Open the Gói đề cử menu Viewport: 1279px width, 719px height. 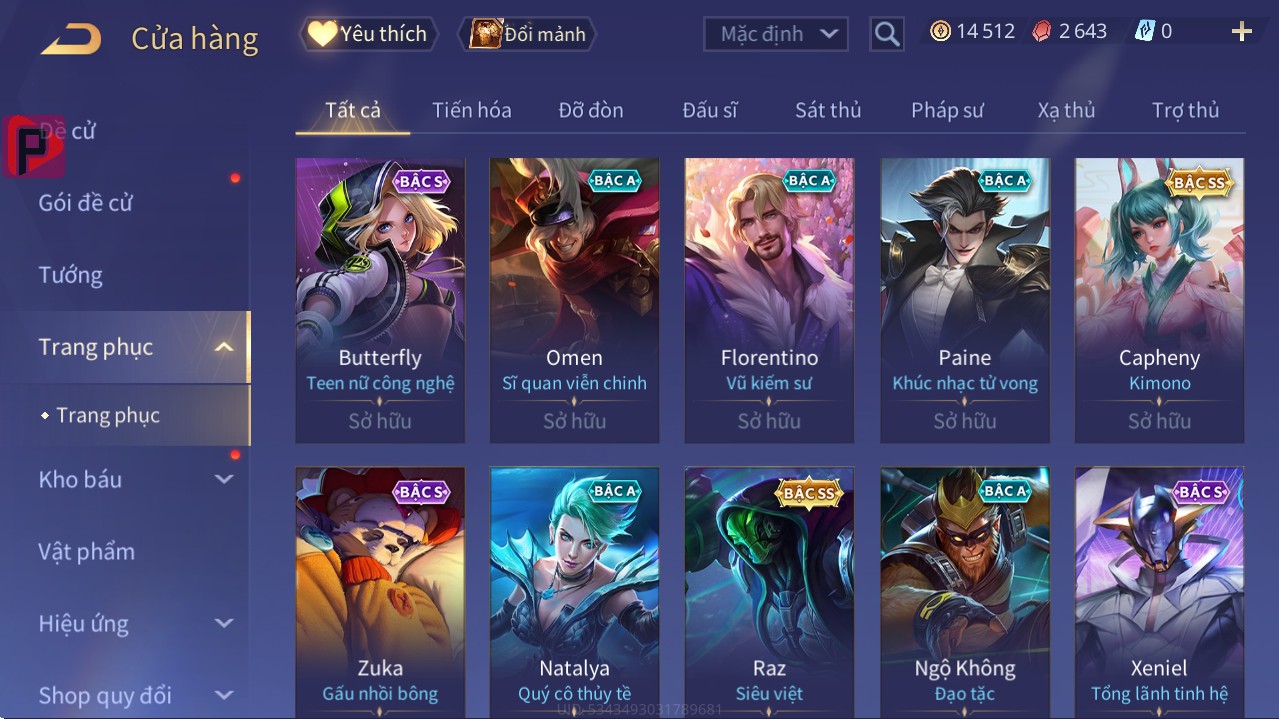(x=86, y=203)
